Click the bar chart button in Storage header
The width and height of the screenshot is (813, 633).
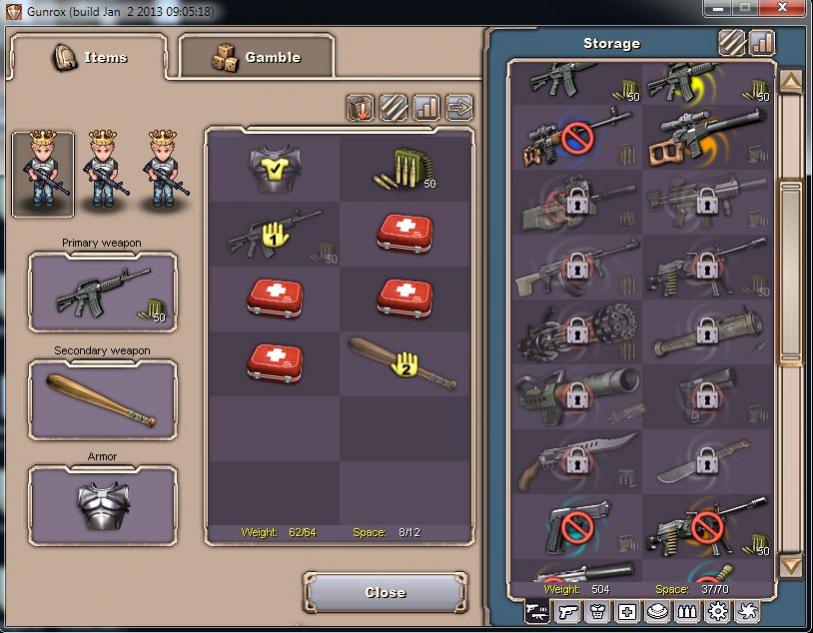click(762, 43)
